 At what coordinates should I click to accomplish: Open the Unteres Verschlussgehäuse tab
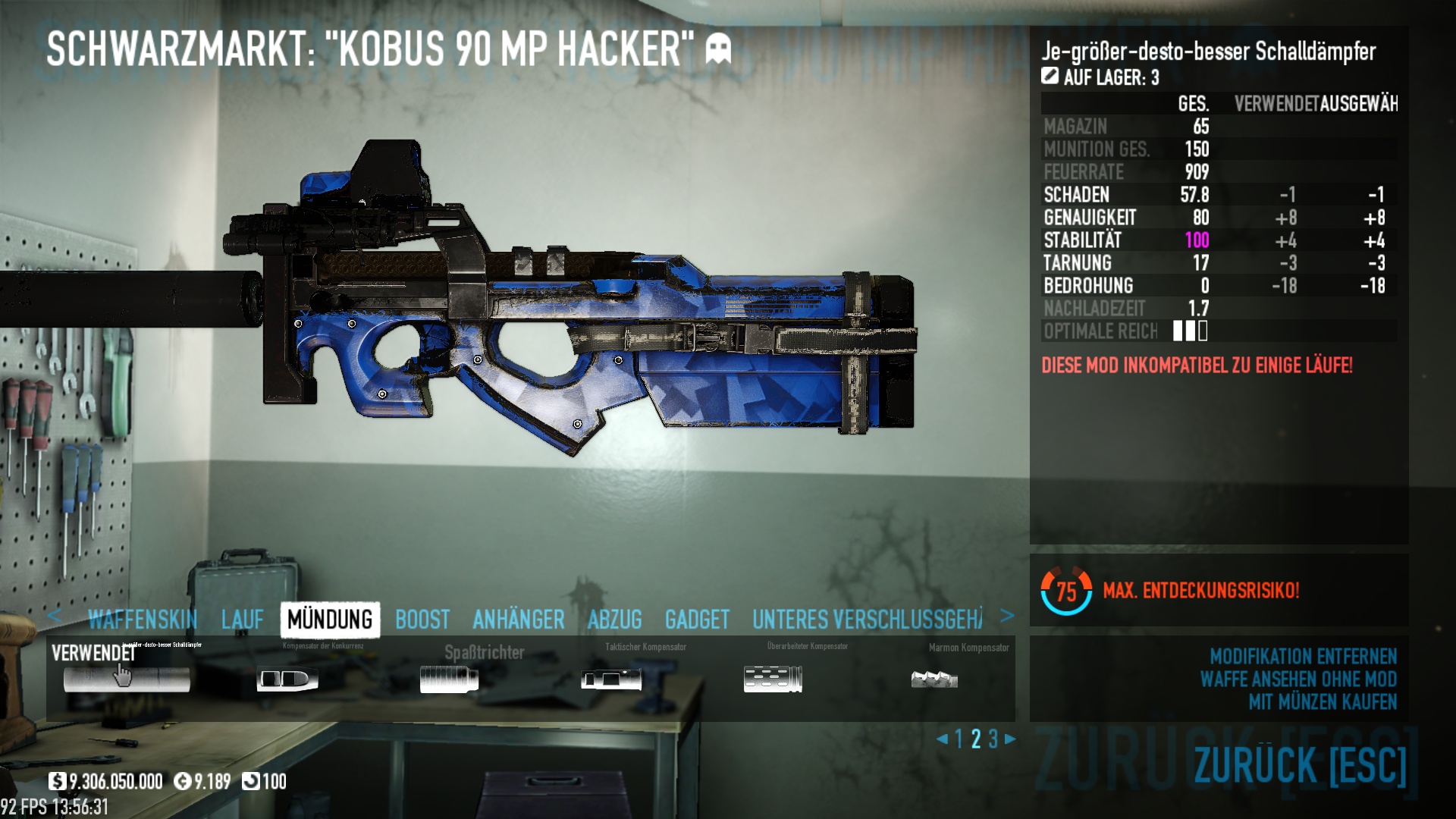coord(867,620)
